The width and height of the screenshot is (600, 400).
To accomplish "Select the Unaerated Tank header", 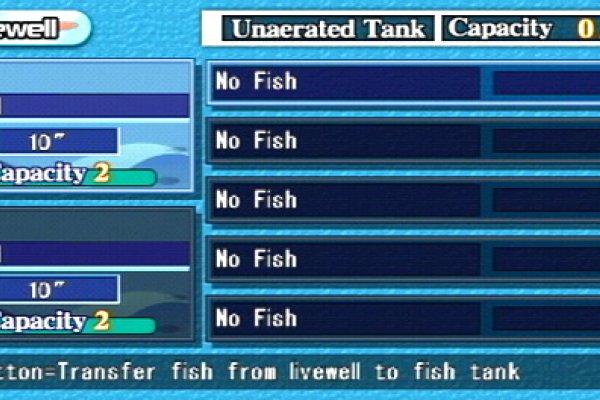I will (328, 28).
